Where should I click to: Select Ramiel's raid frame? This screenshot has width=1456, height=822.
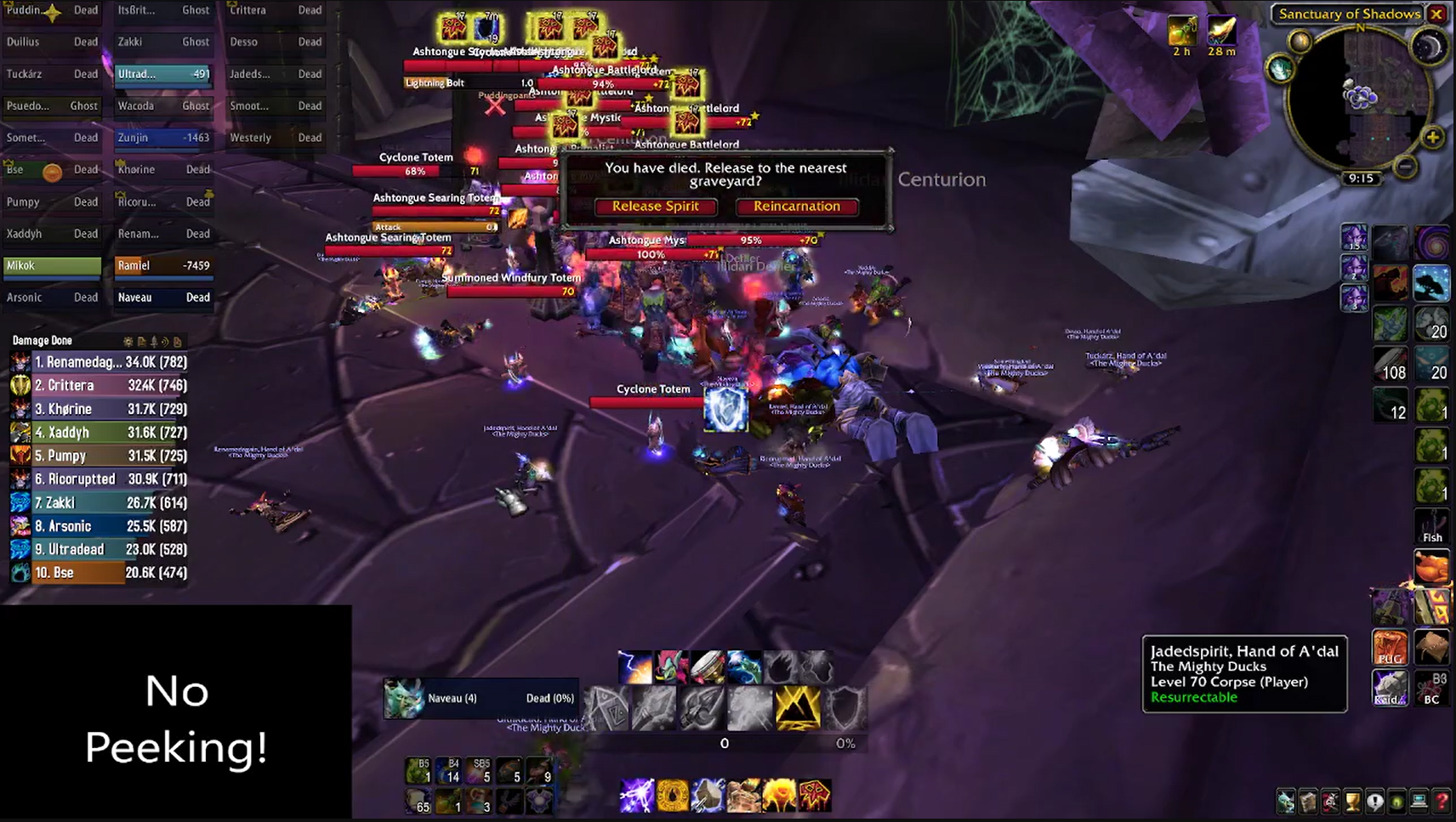point(163,266)
